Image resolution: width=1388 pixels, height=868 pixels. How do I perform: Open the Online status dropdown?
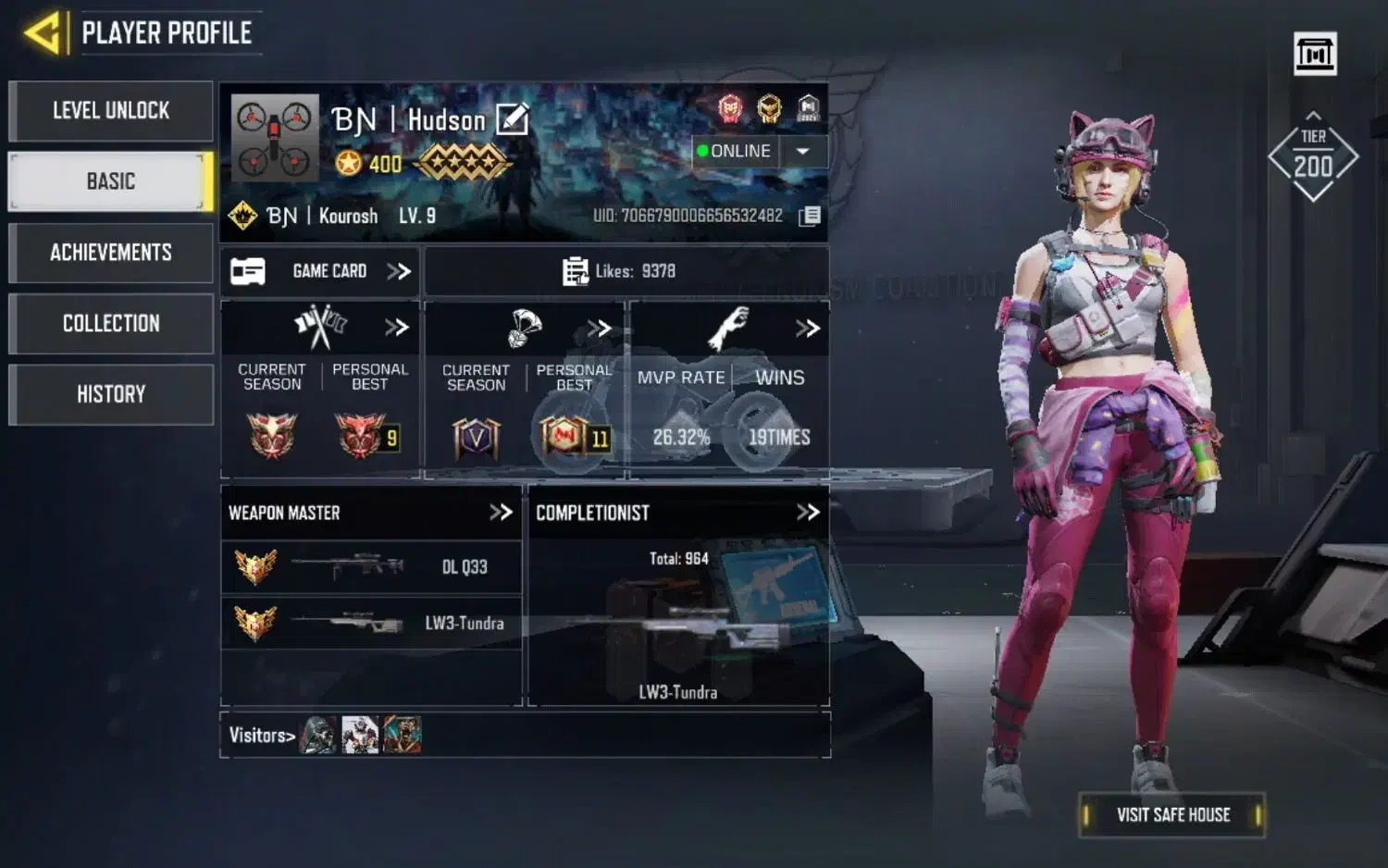click(802, 151)
